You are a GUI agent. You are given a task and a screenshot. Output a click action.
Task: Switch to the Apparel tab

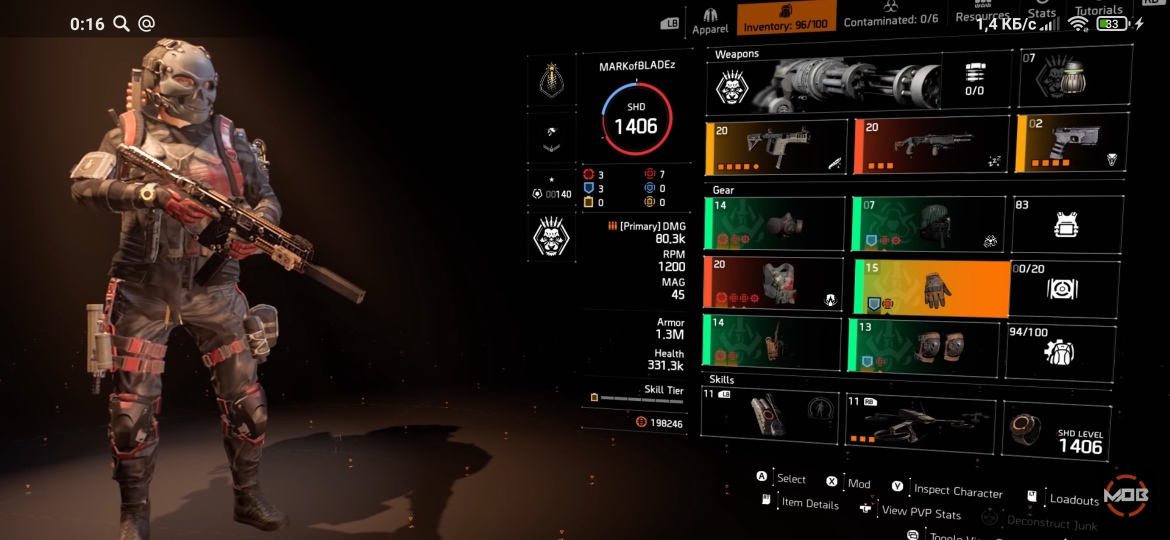[710, 21]
